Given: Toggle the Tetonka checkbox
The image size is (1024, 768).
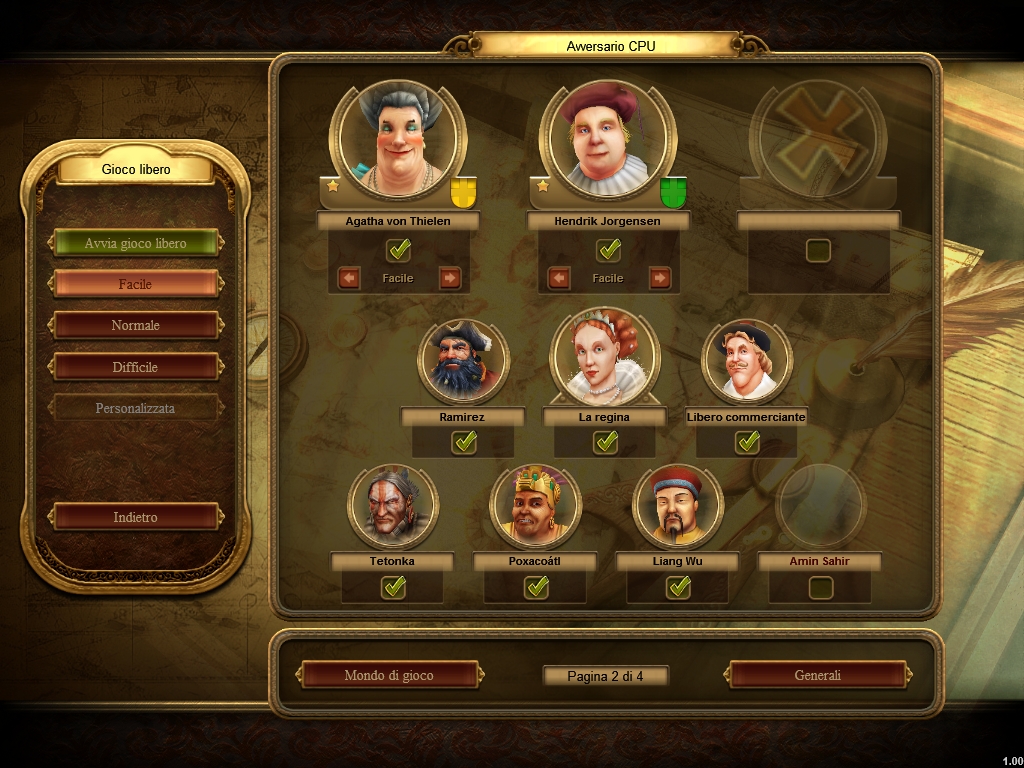Looking at the screenshot, I should coord(393,587).
